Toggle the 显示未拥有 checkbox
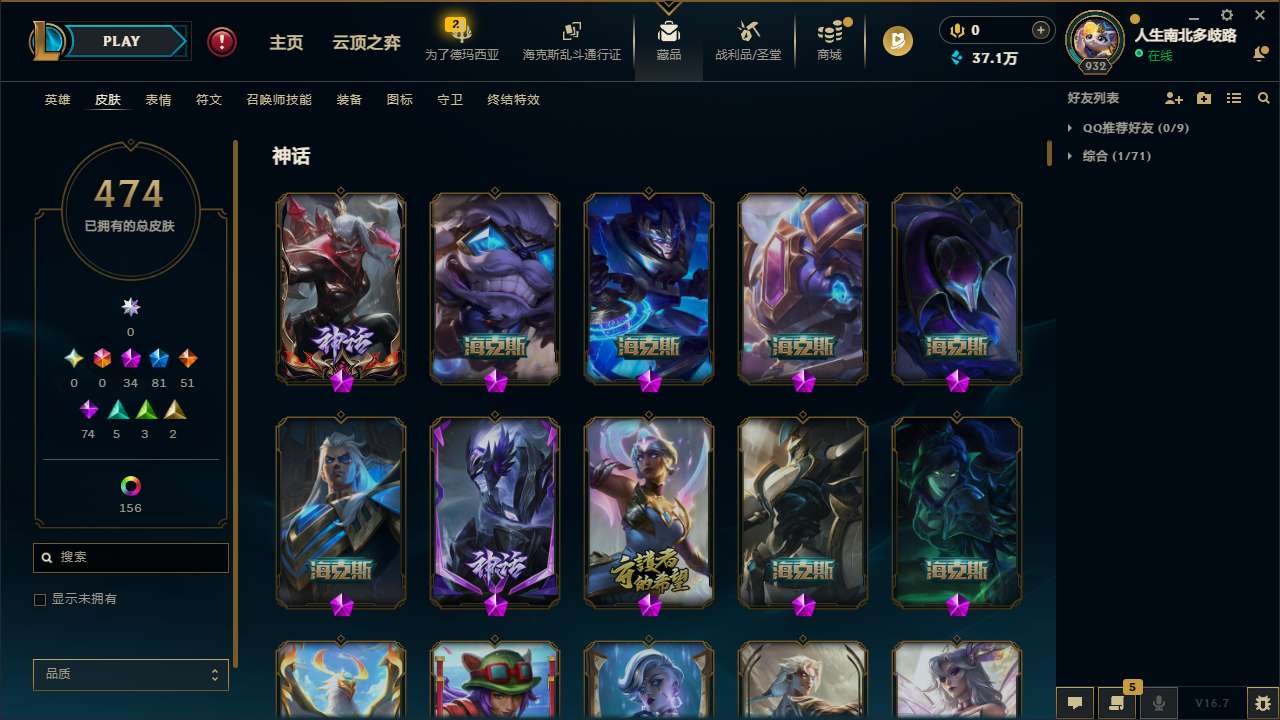Image resolution: width=1280 pixels, height=720 pixels. 40,599
